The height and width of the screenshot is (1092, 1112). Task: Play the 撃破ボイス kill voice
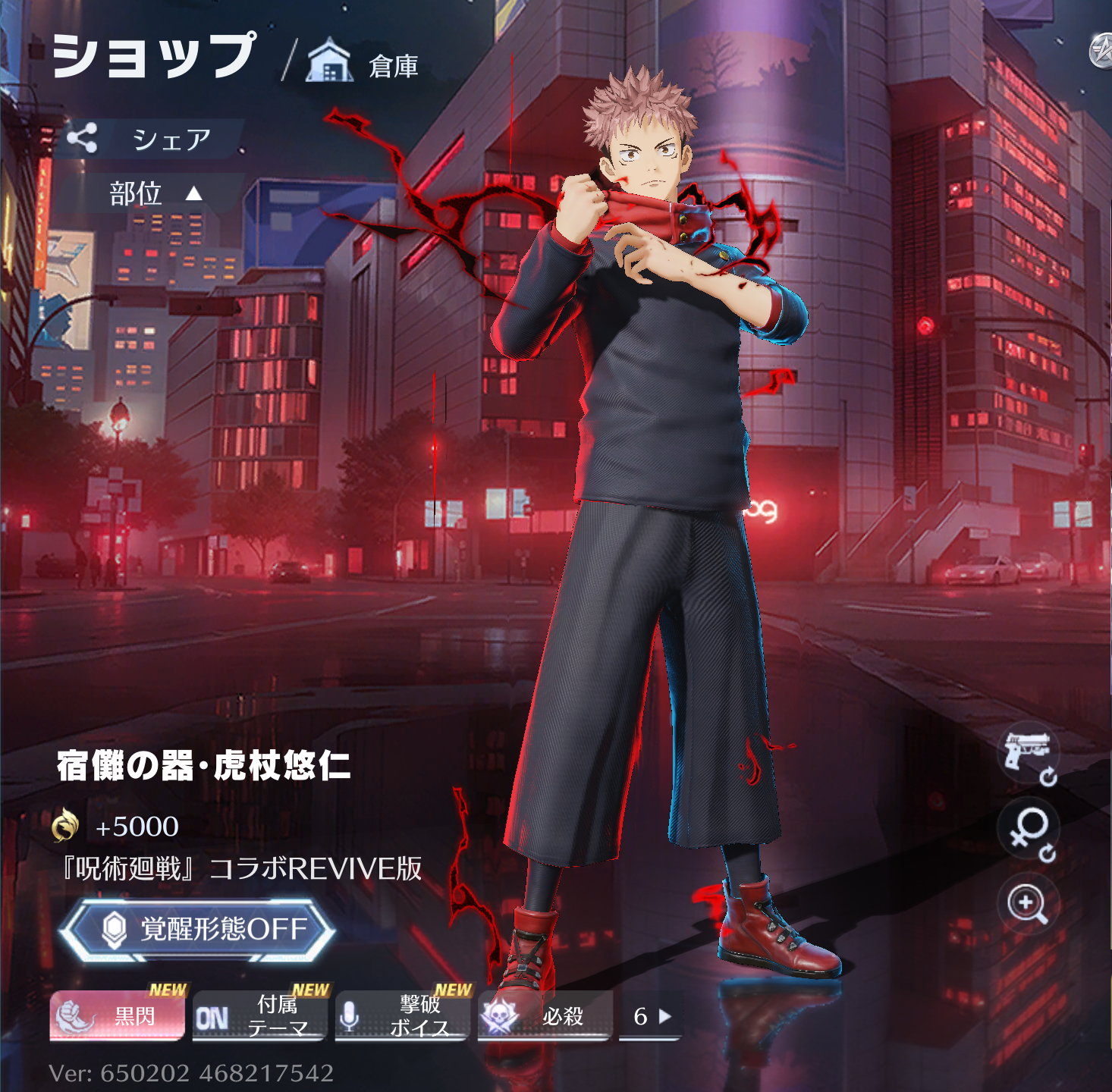401,1015
